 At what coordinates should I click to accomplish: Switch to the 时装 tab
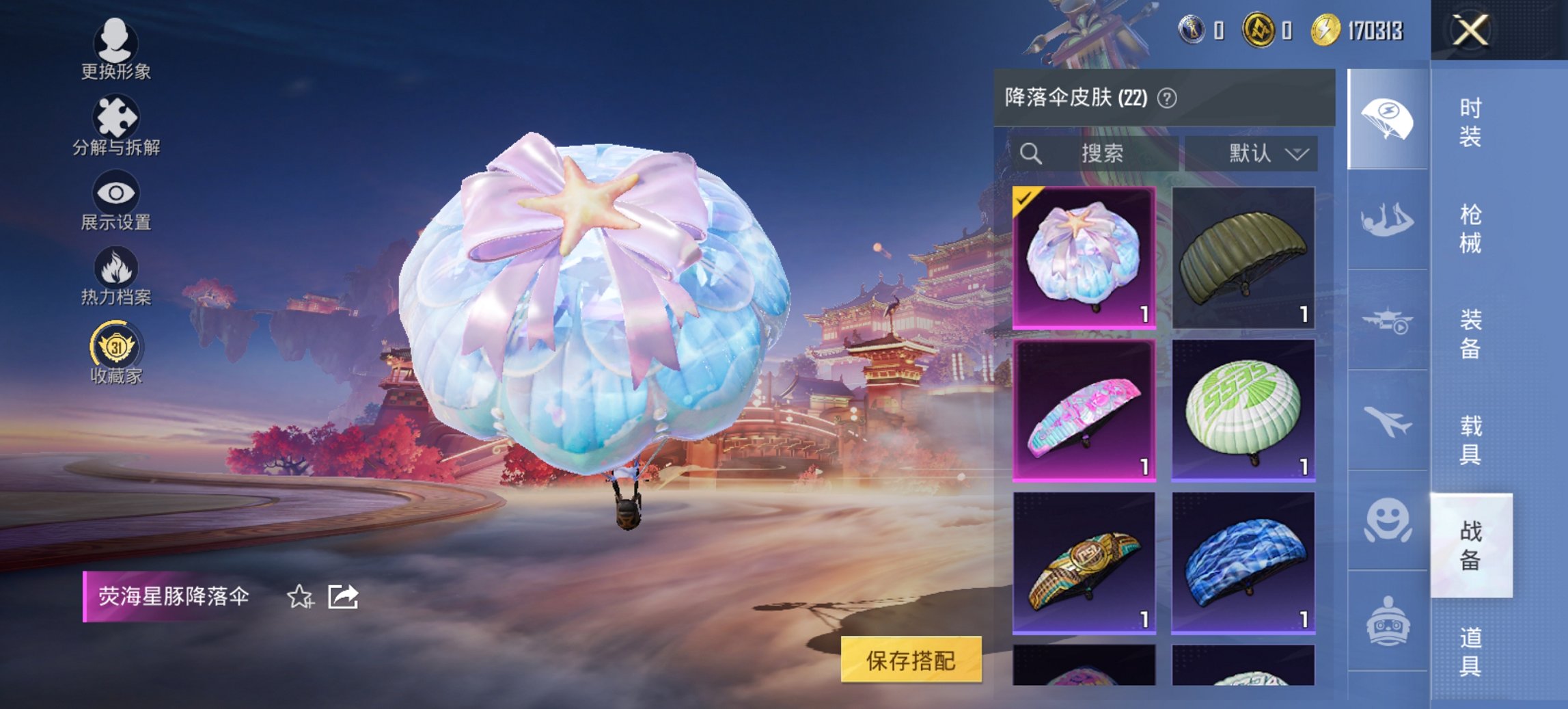click(1470, 124)
